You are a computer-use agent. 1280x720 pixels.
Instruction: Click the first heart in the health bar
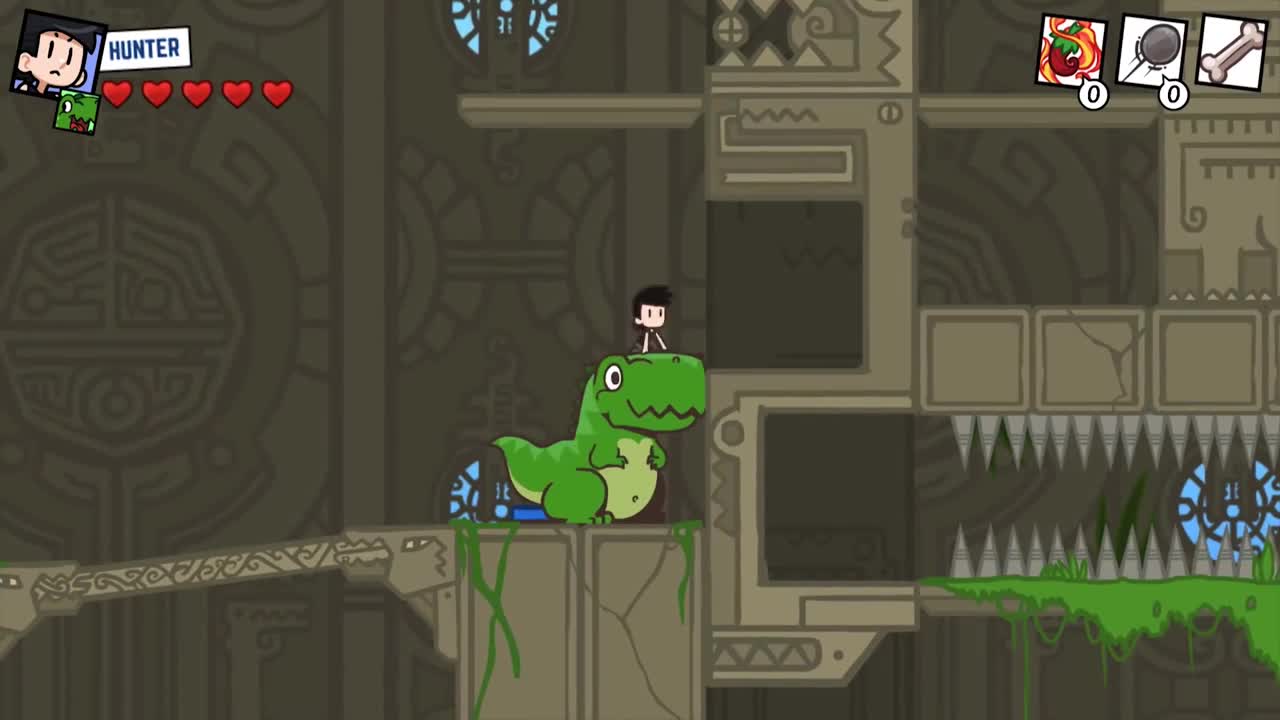click(x=119, y=94)
